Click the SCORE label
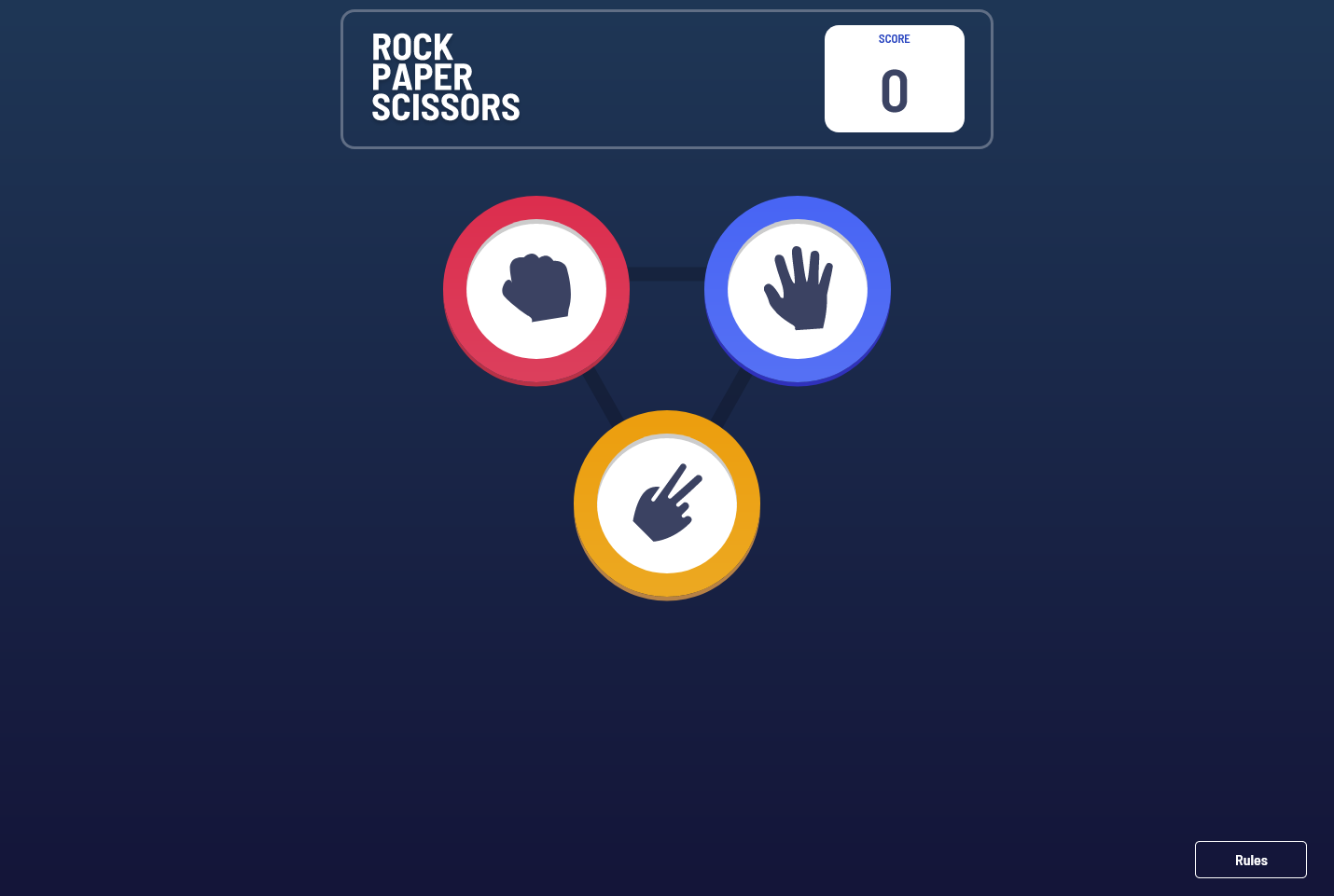Viewport: 1334px width, 896px height. (894, 39)
